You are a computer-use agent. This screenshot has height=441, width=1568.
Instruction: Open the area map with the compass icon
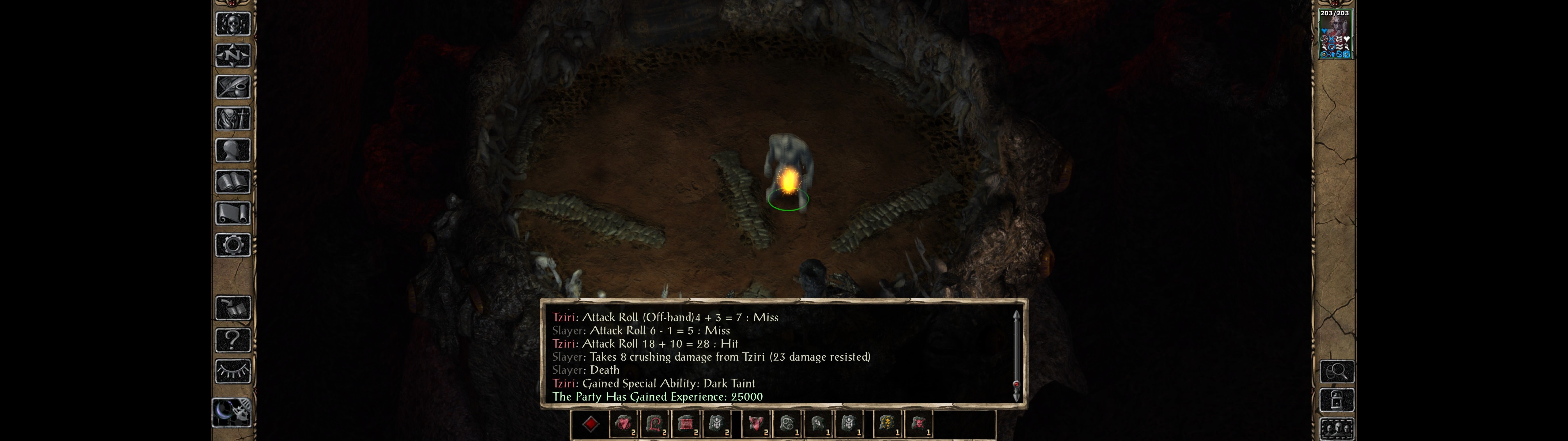click(x=232, y=55)
